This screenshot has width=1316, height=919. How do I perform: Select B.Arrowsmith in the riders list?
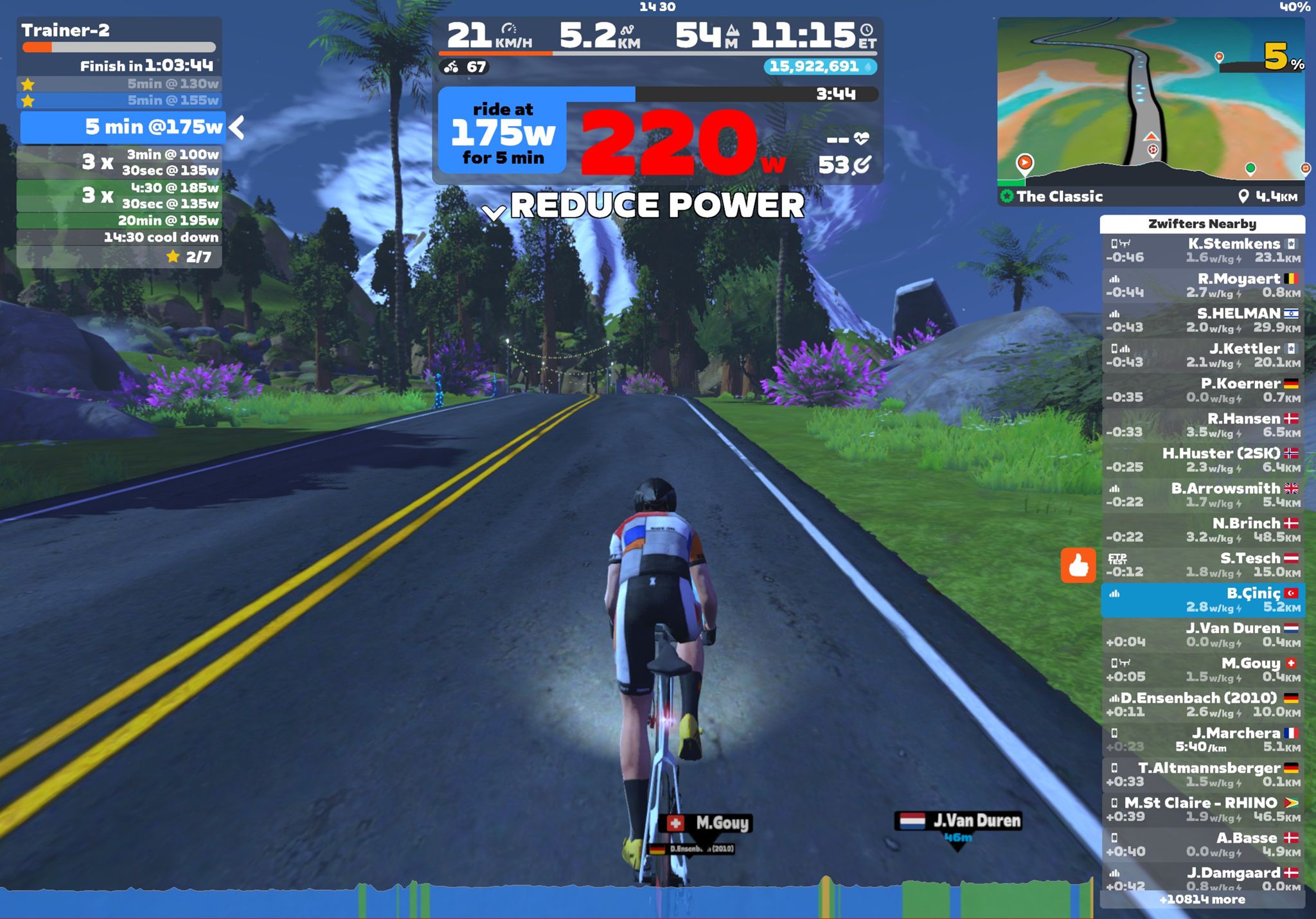(1202, 495)
